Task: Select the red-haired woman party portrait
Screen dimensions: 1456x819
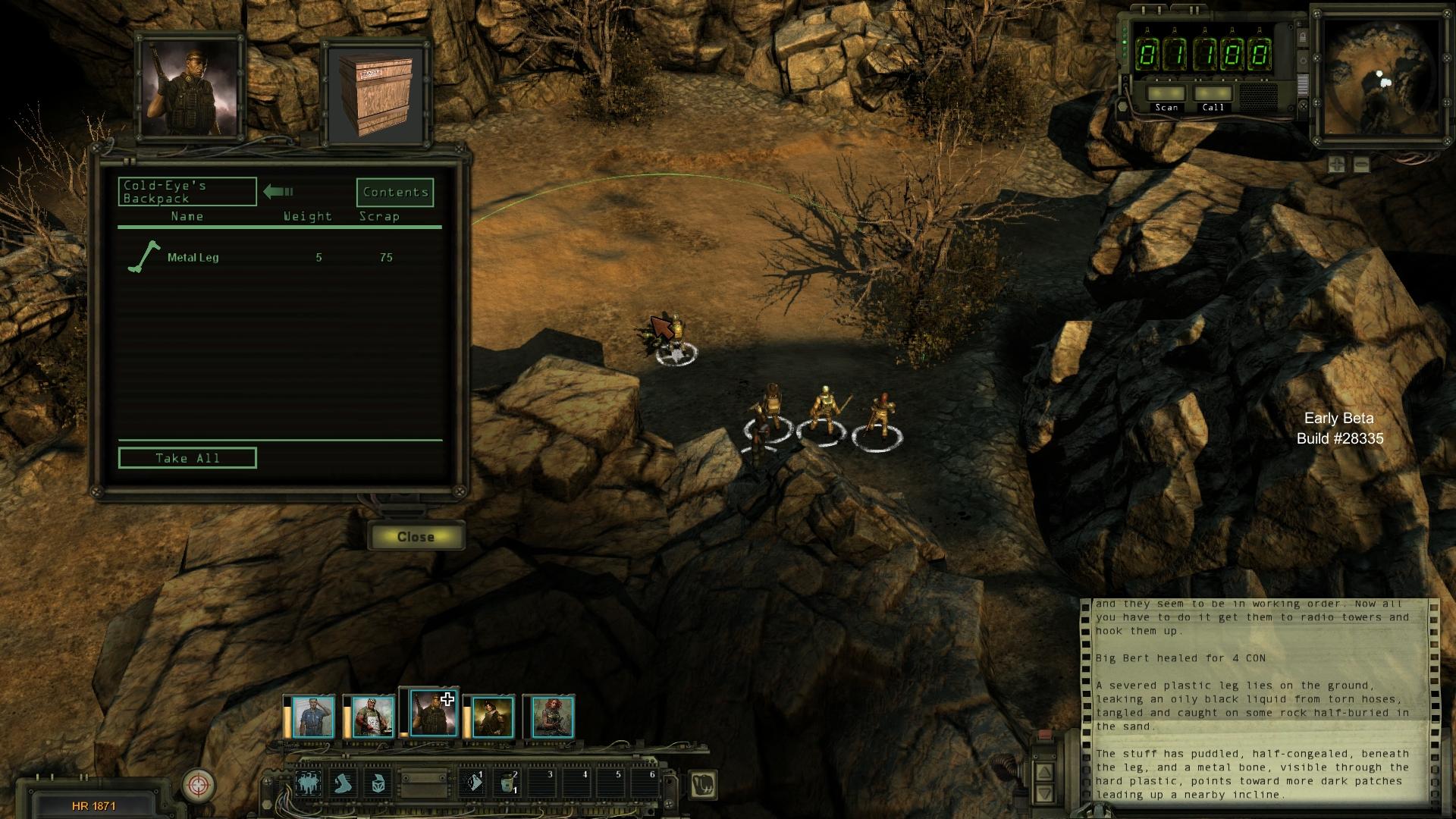Action: (x=551, y=717)
